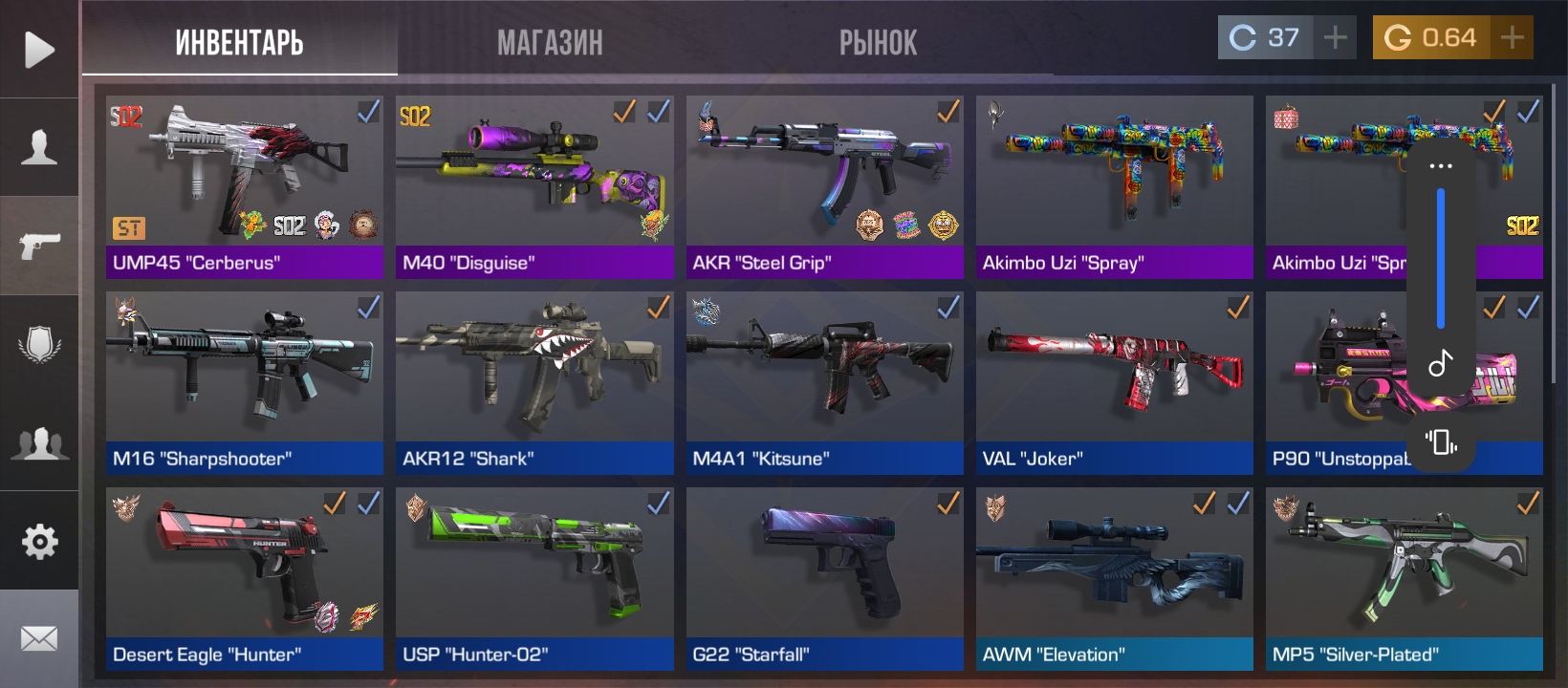Select the Инвентарь tab
This screenshot has height=688, width=1568.
coord(239,42)
